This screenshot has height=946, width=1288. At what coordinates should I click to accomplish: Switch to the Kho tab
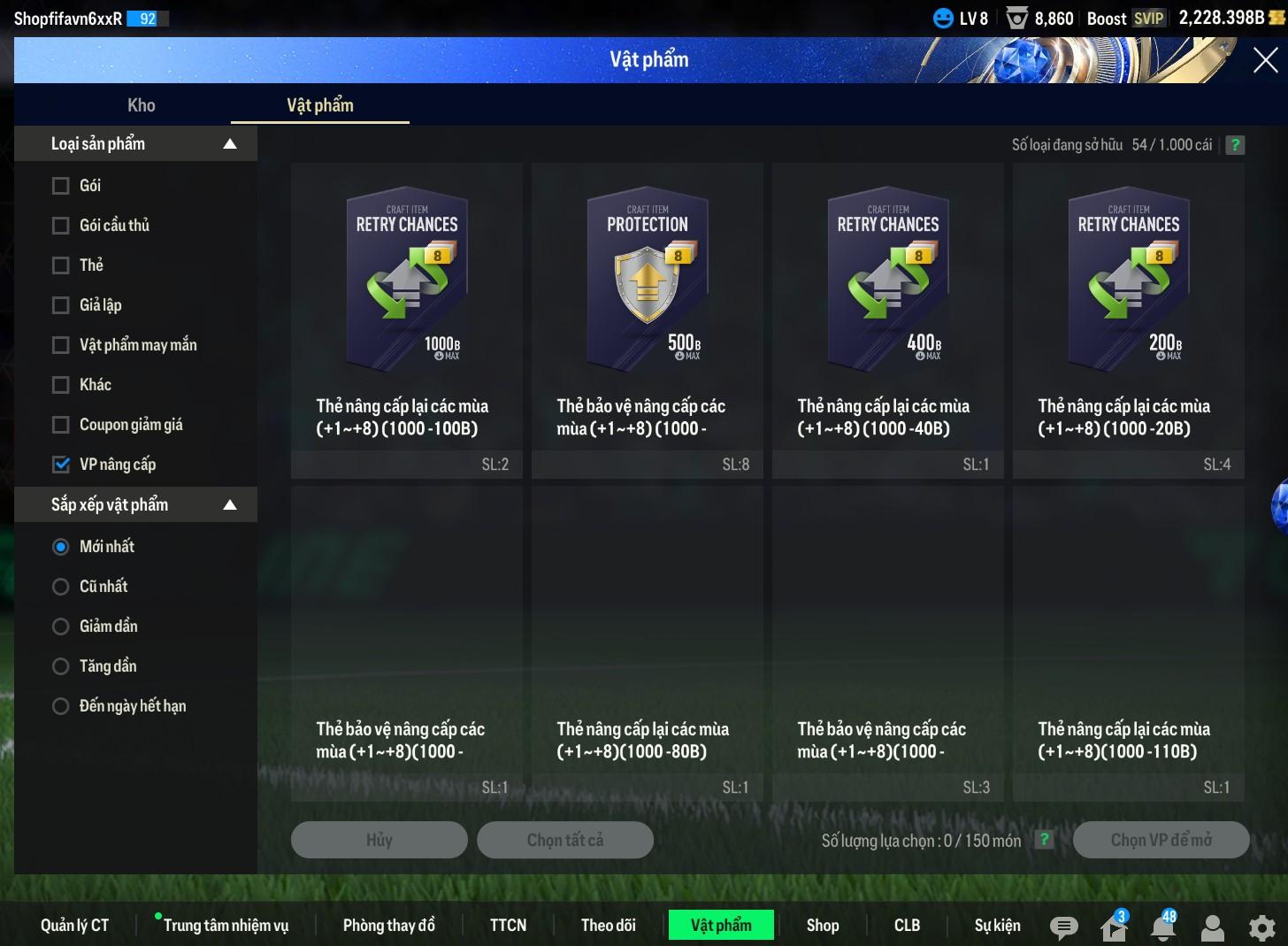pyautogui.click(x=142, y=105)
